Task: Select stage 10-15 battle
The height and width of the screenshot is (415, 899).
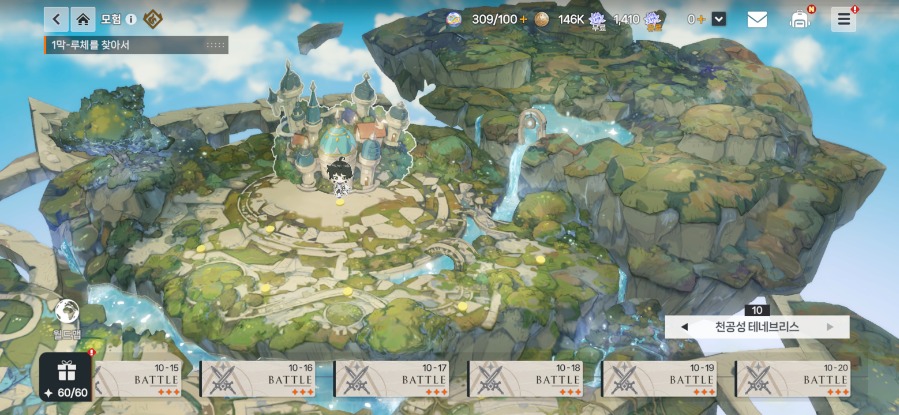Action: click(x=142, y=380)
